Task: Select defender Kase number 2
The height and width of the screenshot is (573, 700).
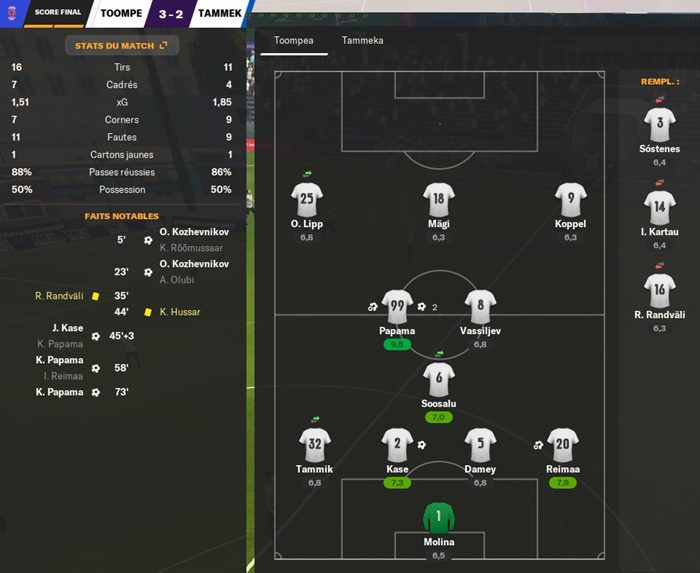Action: (397, 446)
